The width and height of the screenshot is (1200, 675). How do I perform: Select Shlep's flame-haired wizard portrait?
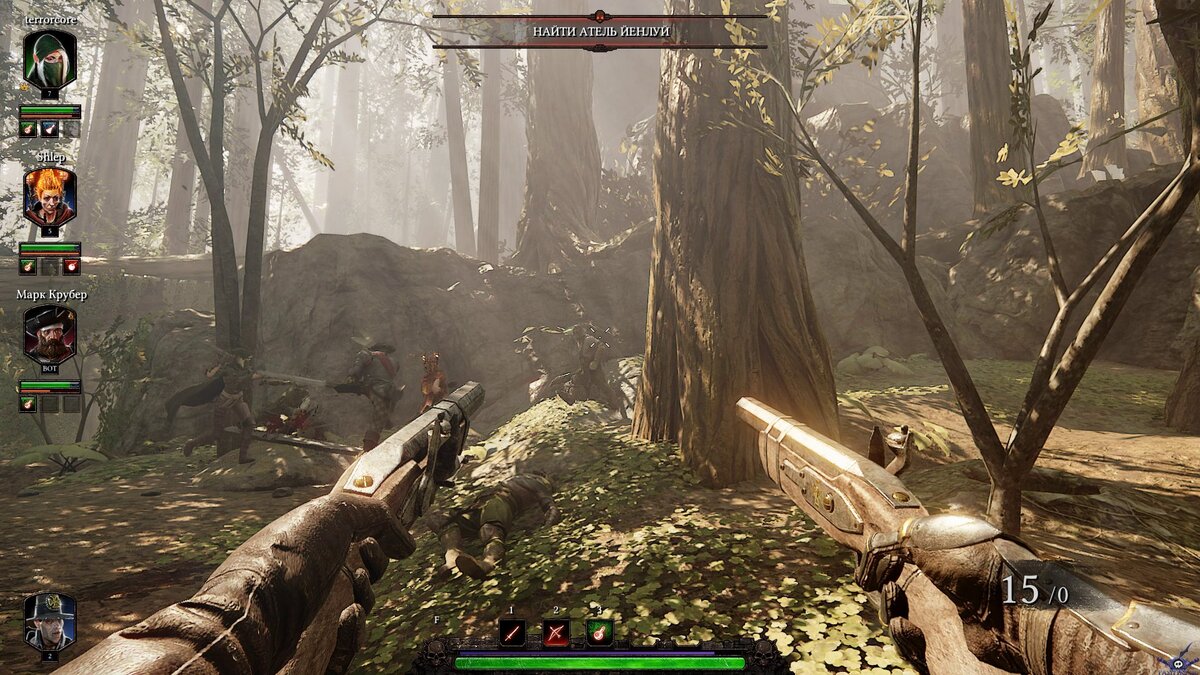click(x=50, y=197)
